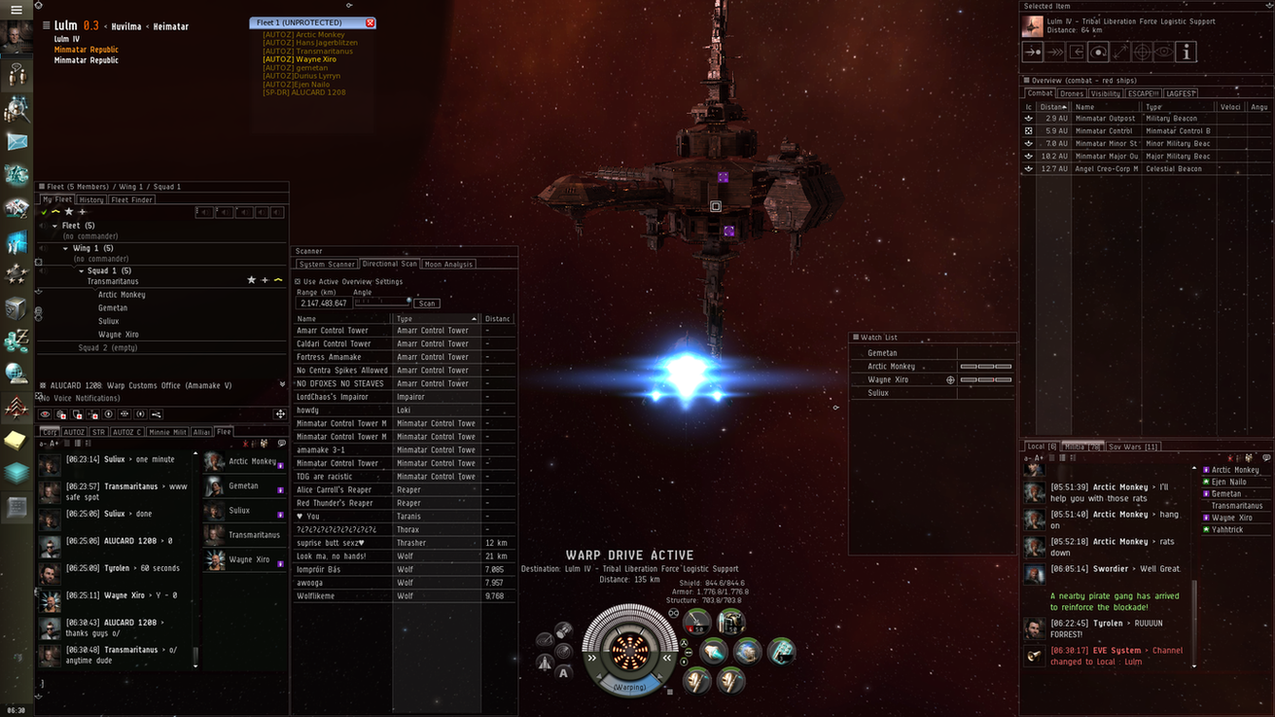Viewport: 1275px width, 717px height.
Task: Switch to the fleet History tab
Action: tap(91, 200)
